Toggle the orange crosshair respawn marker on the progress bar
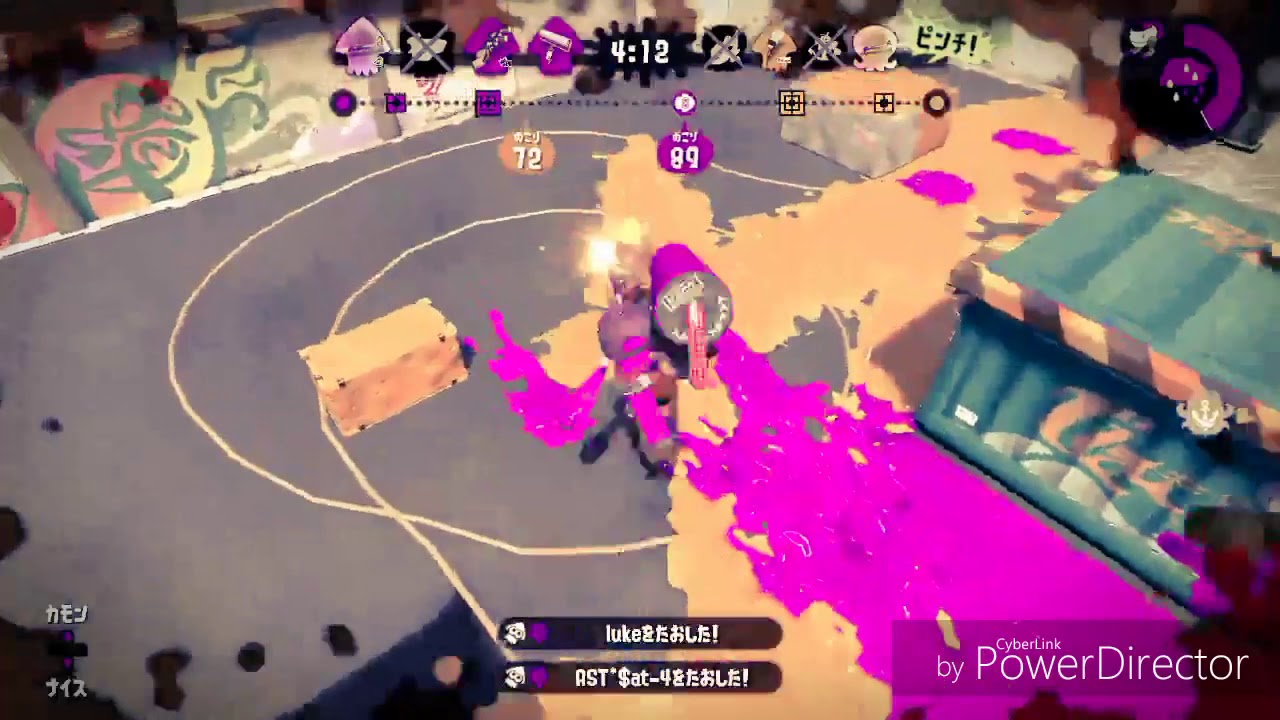The width and height of the screenshot is (1280, 720). tap(793, 103)
